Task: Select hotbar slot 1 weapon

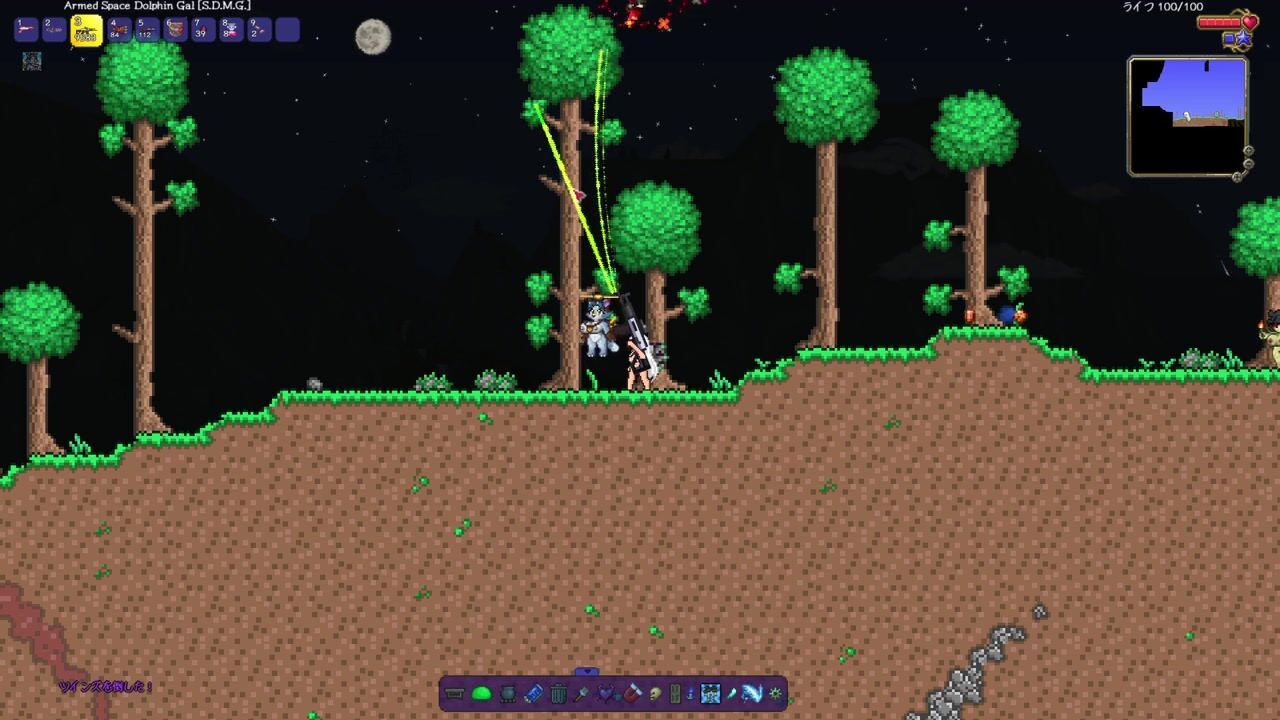Action: click(27, 30)
